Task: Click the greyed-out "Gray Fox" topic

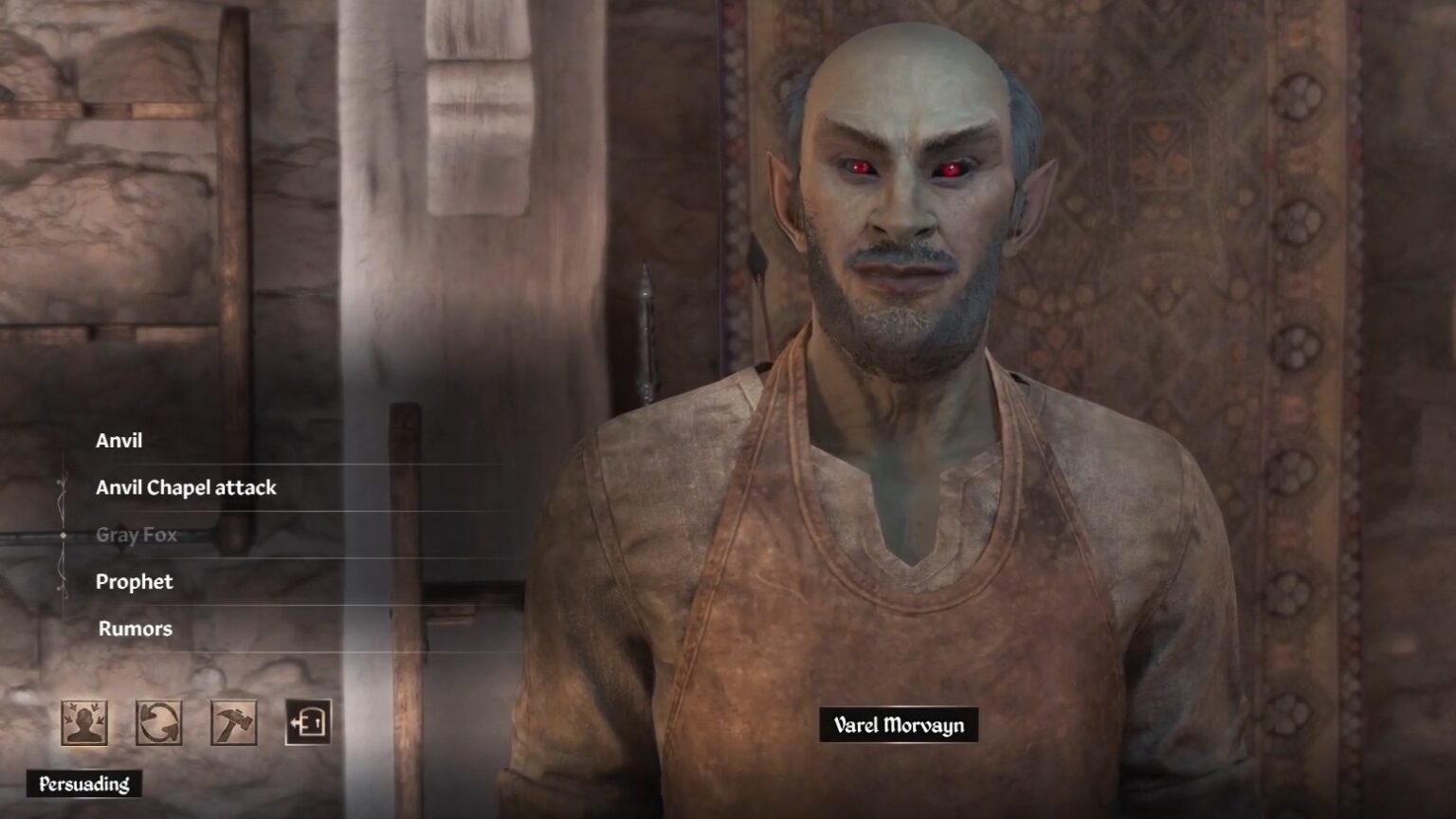Action: pyautogui.click(x=136, y=534)
